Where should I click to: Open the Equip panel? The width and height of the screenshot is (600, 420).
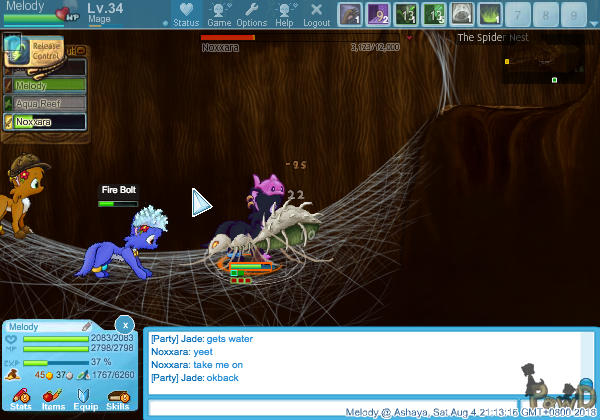pyautogui.click(x=85, y=397)
